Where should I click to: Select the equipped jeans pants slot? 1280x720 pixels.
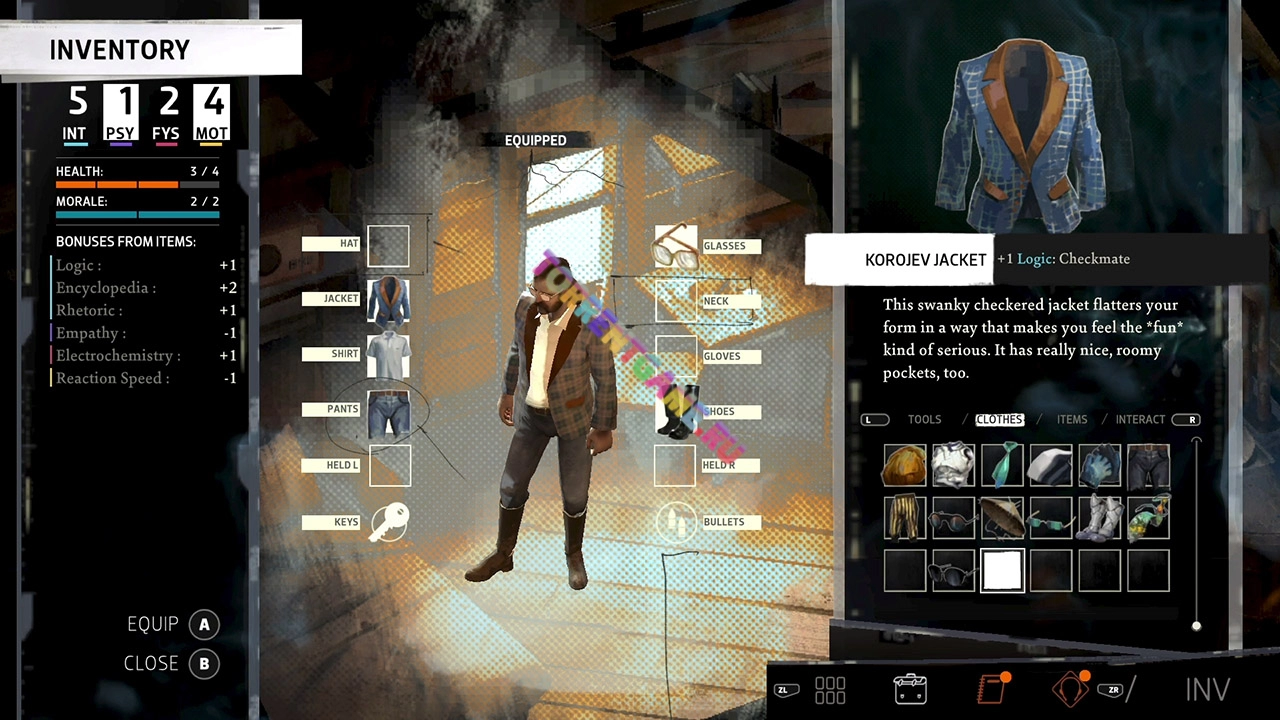pyautogui.click(x=388, y=411)
